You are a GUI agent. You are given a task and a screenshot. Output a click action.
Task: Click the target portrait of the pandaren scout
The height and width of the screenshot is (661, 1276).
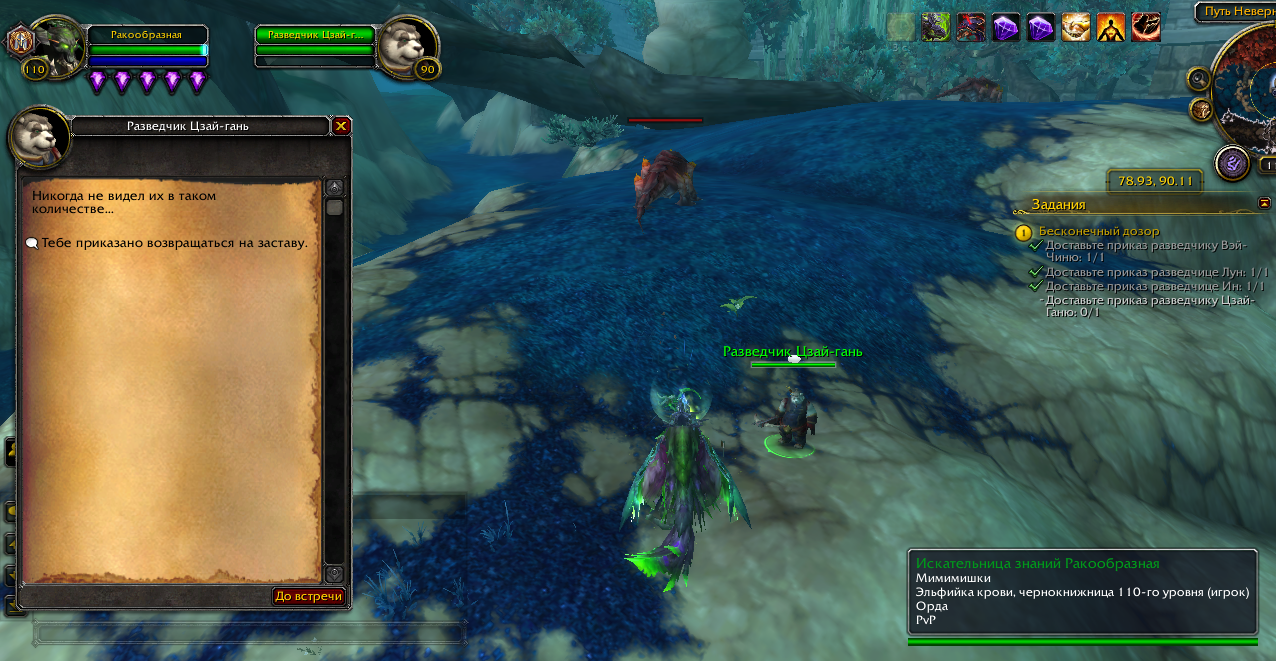[x=408, y=44]
